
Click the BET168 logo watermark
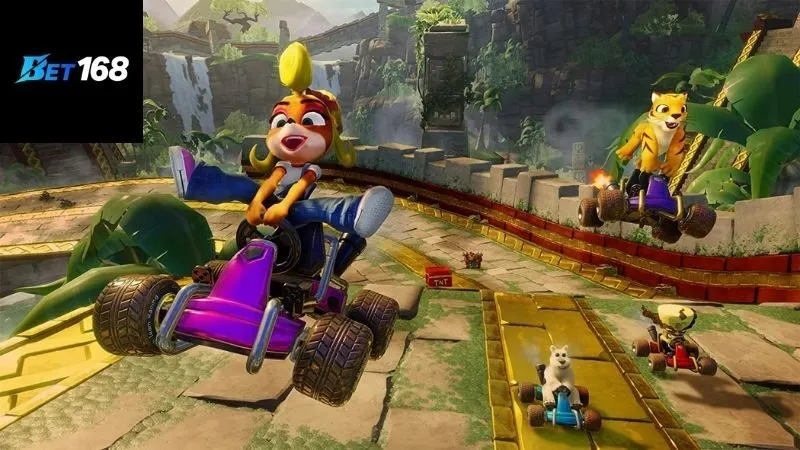point(72,70)
